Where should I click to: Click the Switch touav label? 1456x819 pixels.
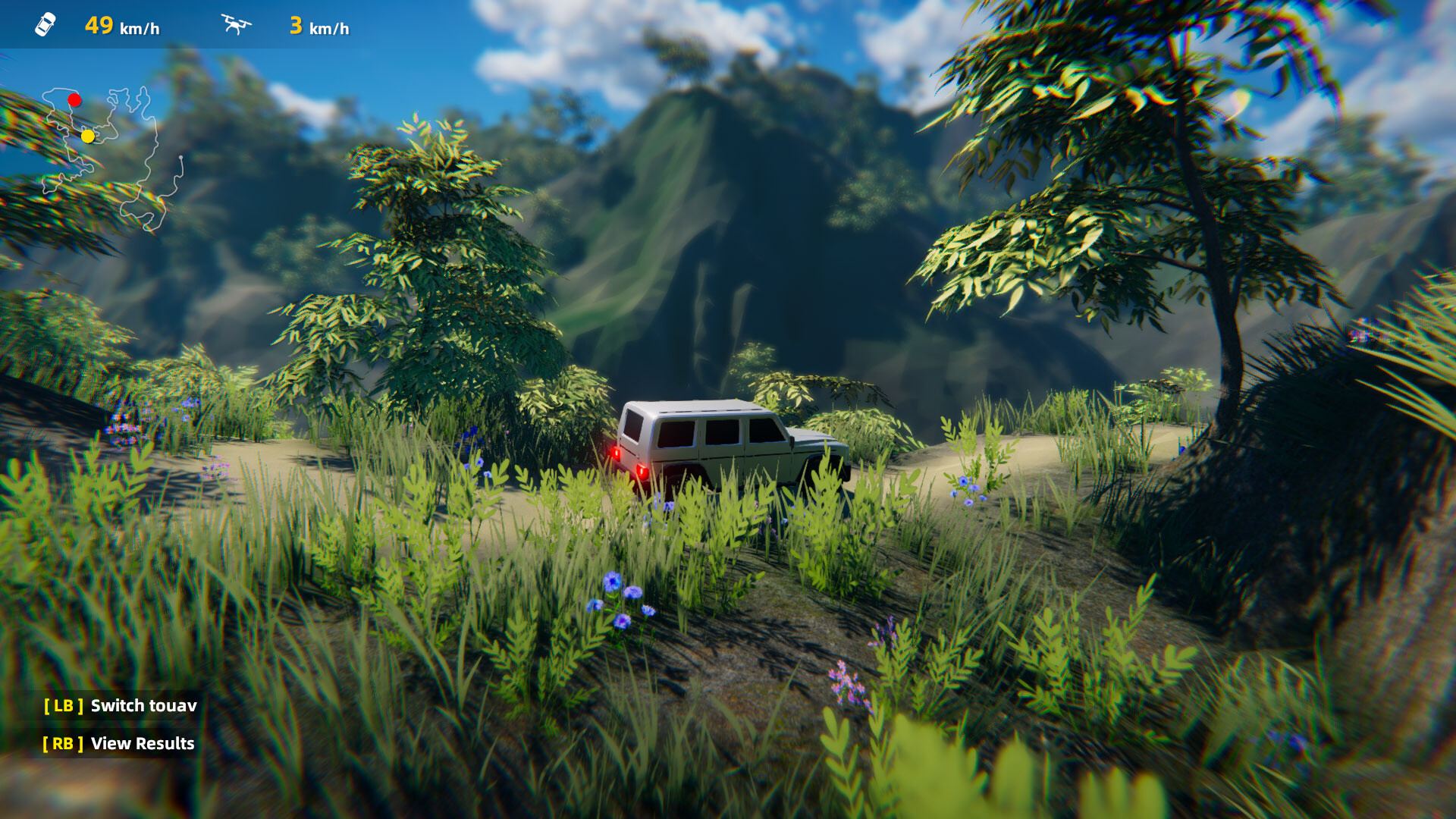tap(143, 705)
